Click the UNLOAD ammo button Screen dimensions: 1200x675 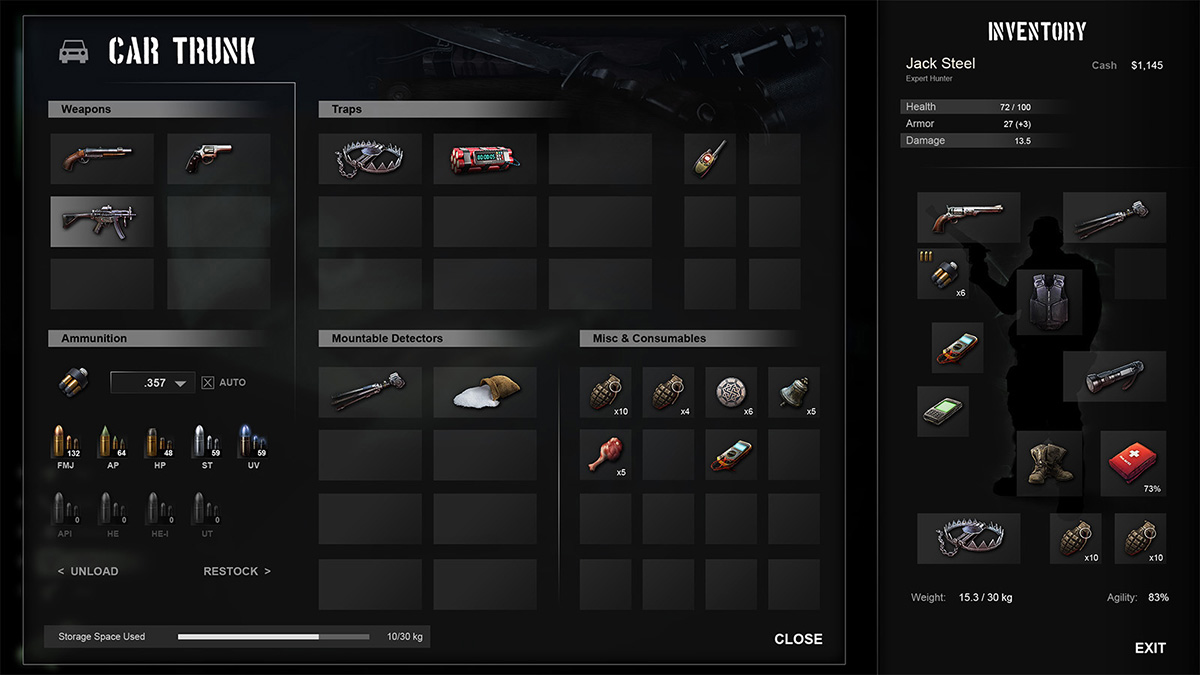(88, 571)
